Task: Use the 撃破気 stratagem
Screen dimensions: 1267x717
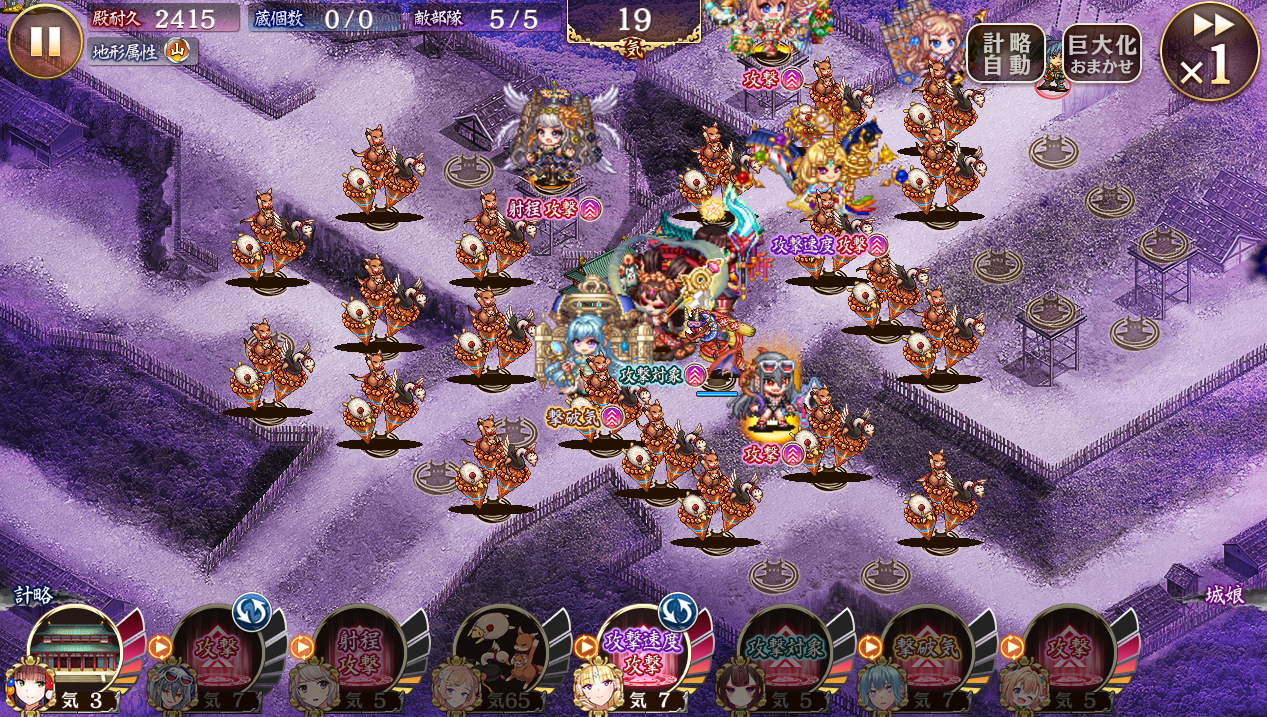Action: pyautogui.click(x=926, y=651)
